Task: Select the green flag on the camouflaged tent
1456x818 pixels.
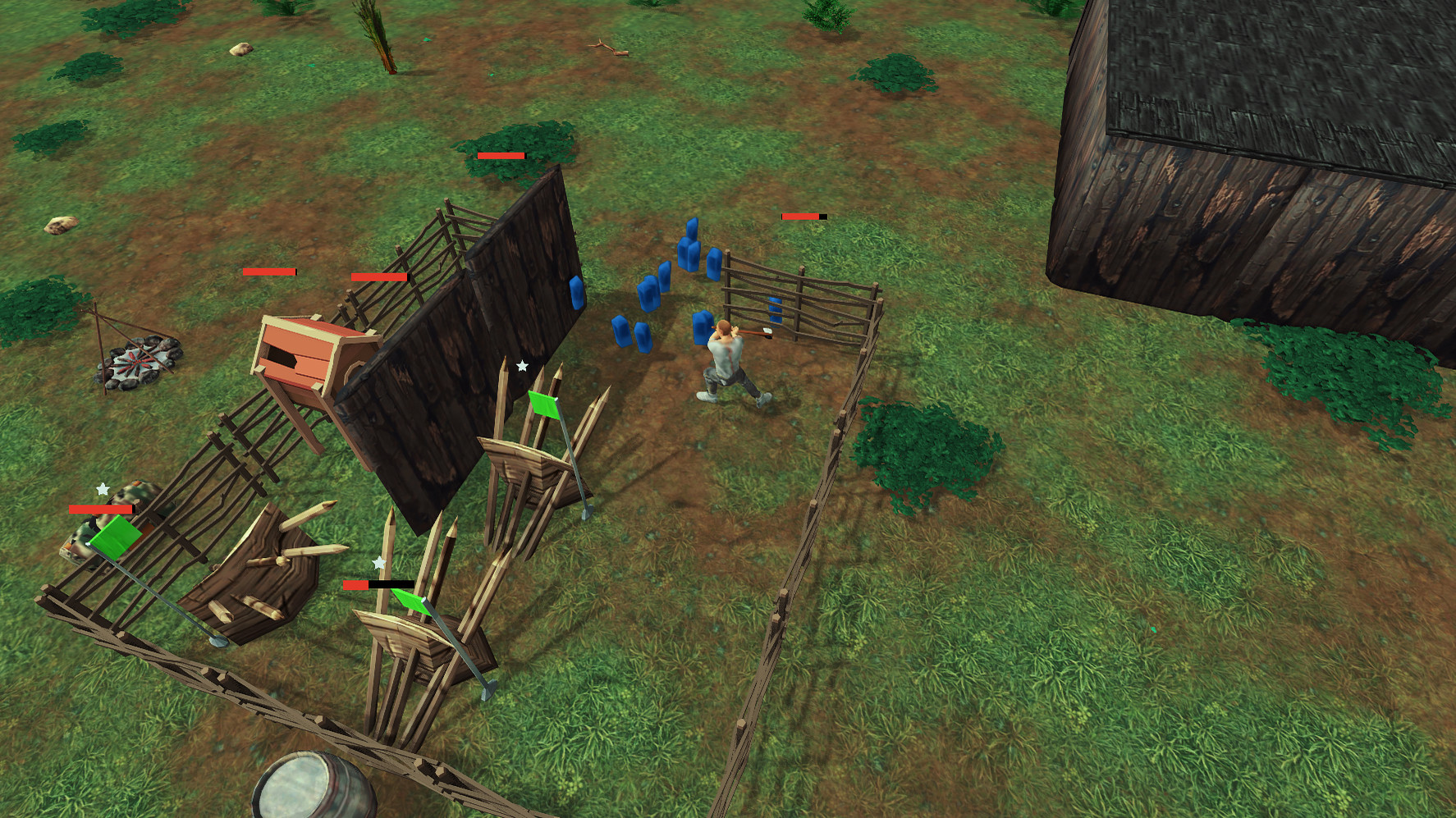Action: click(x=113, y=539)
